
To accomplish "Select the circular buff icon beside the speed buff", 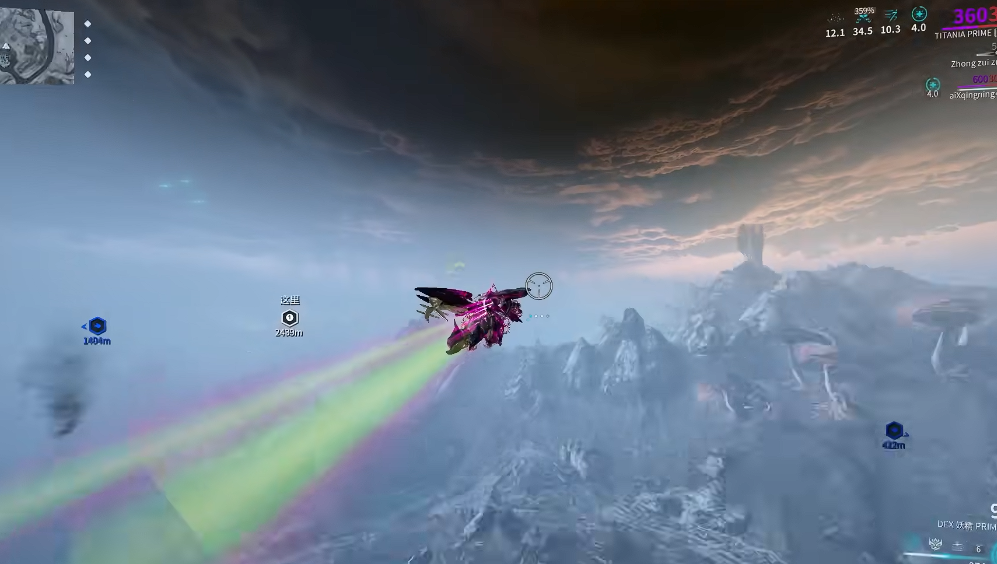I will tap(919, 14).
